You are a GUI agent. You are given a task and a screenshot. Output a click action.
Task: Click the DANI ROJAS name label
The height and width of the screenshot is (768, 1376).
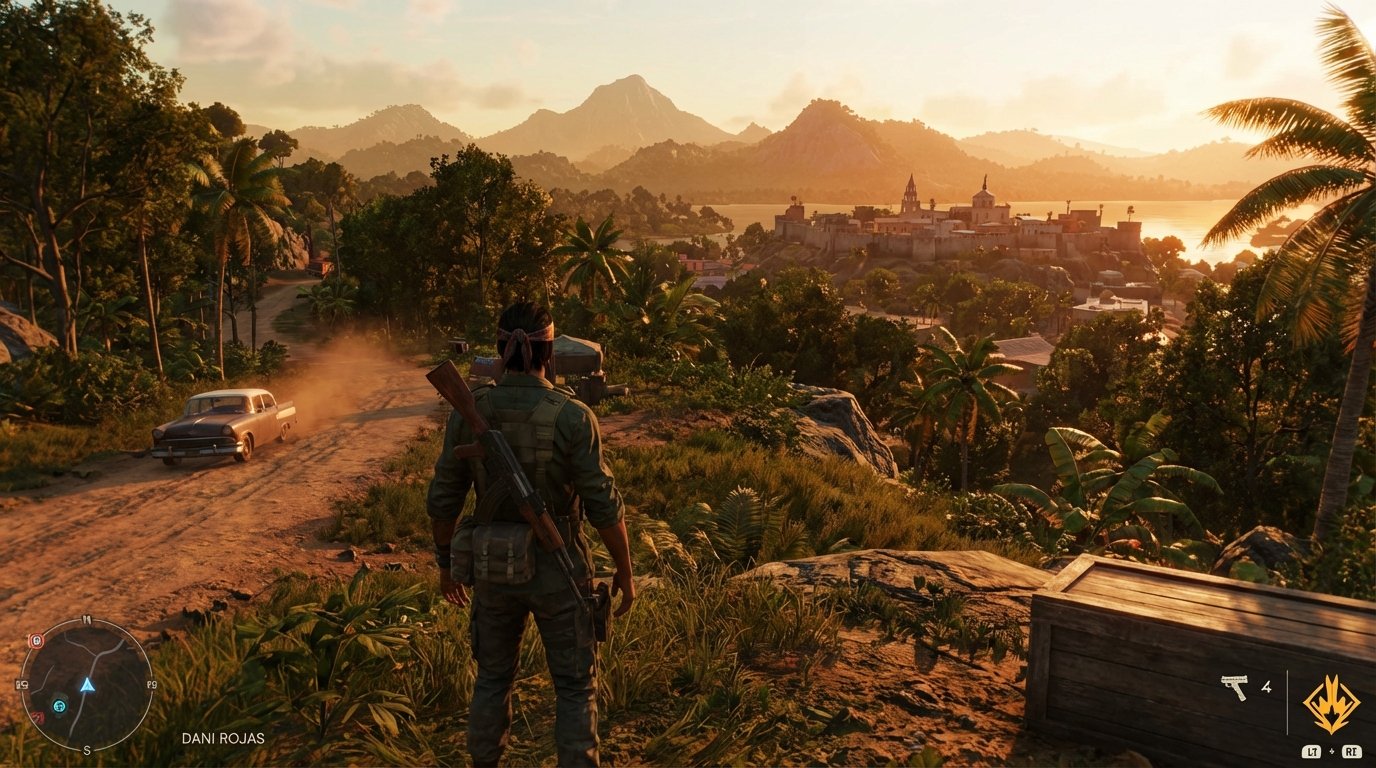[x=225, y=737]
